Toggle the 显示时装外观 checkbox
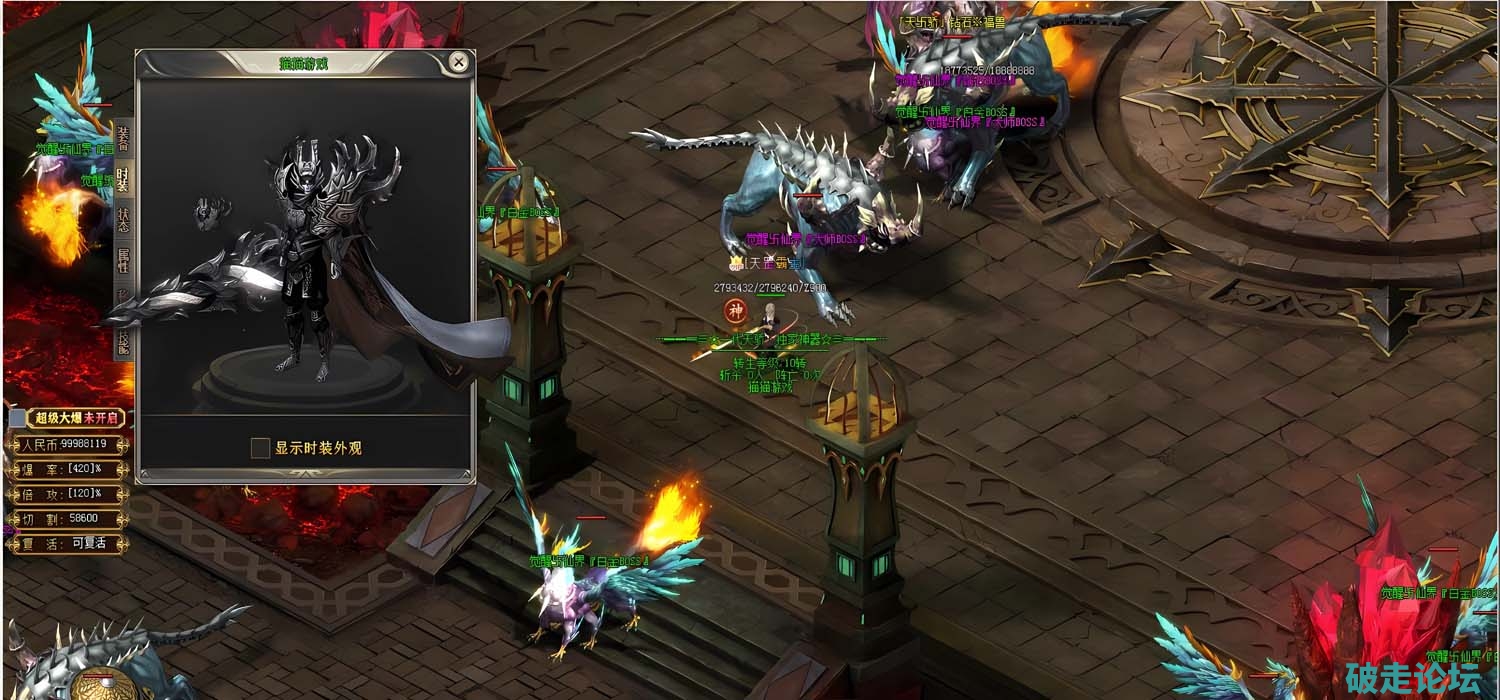Image resolution: width=1500 pixels, height=700 pixels. [x=260, y=448]
